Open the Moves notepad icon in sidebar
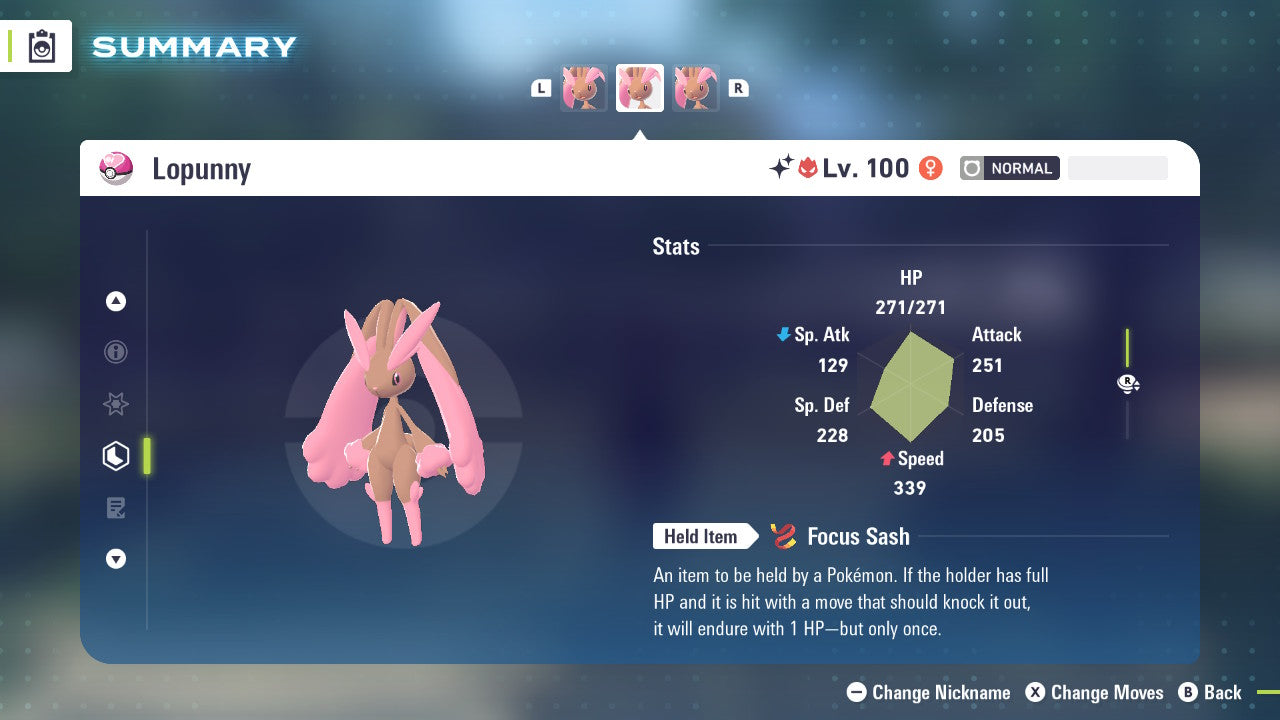 116,507
